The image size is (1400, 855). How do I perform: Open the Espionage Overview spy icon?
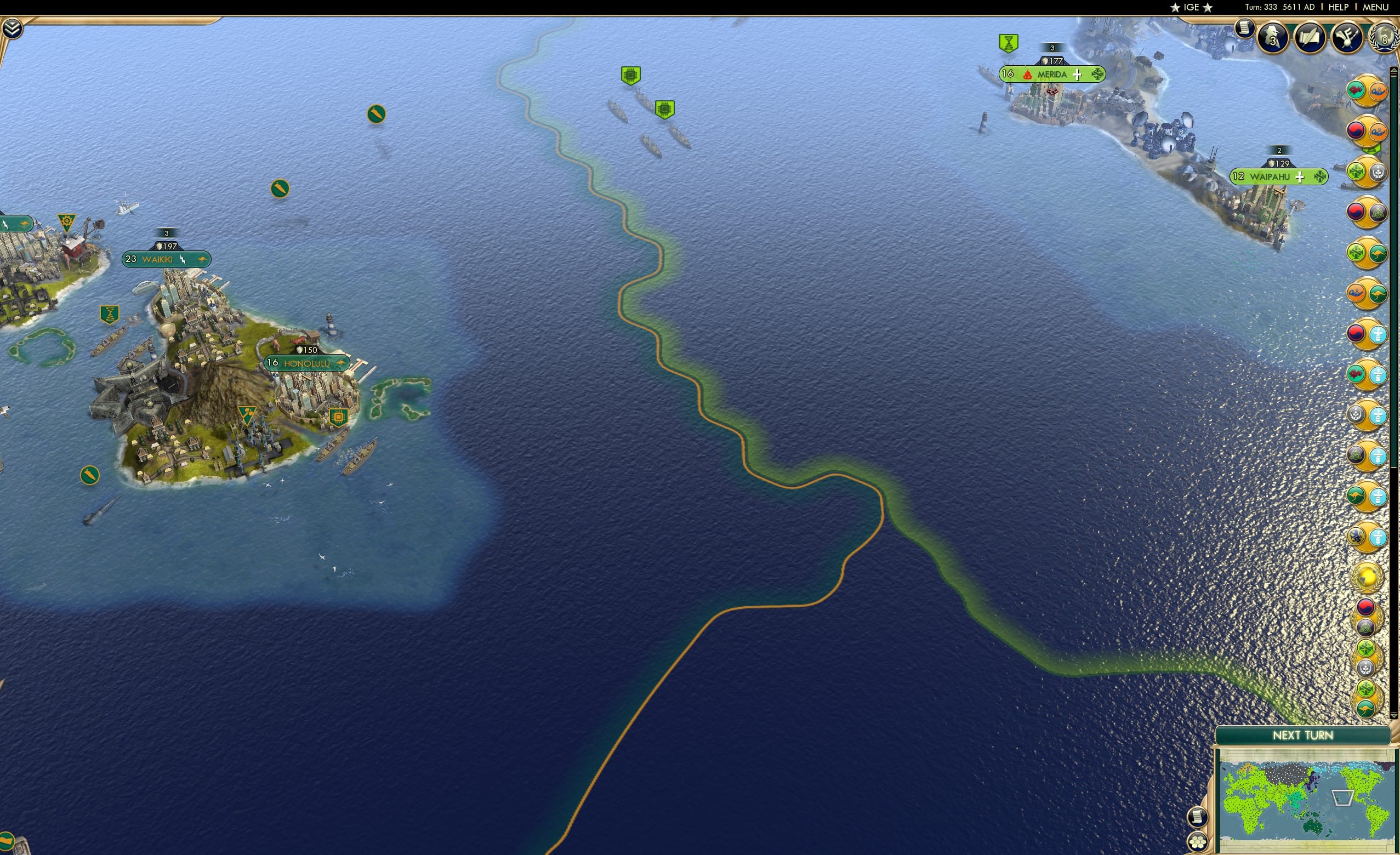click(1271, 38)
